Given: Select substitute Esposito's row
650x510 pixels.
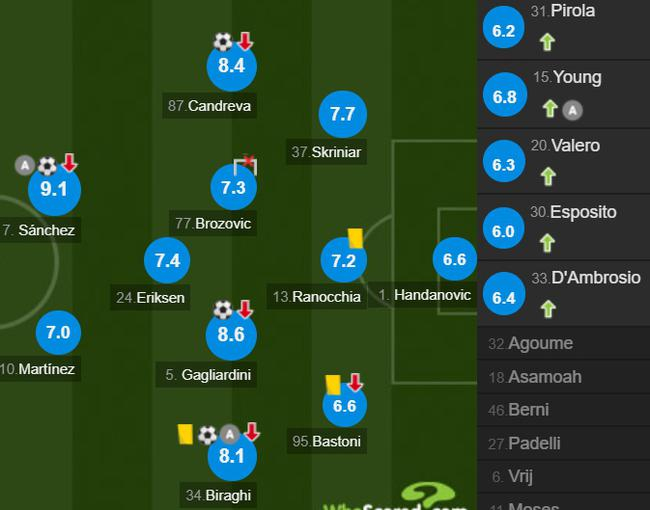Looking at the screenshot, I should pyautogui.click(x=563, y=229).
